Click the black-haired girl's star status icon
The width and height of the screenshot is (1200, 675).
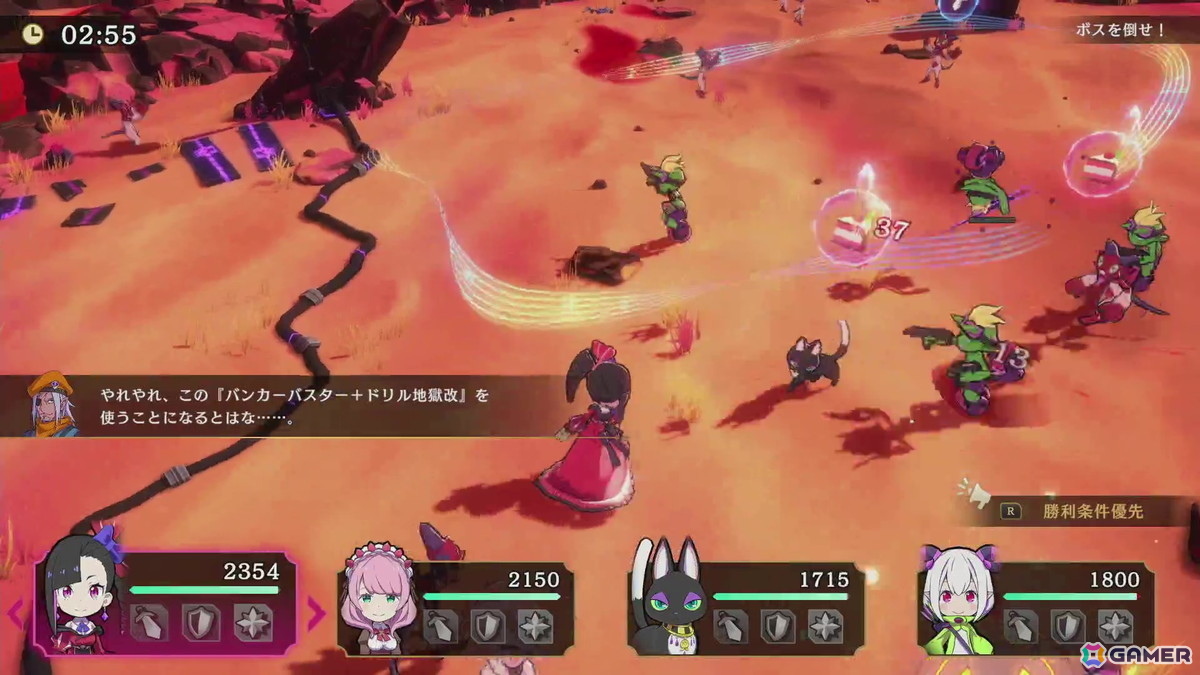[253, 622]
